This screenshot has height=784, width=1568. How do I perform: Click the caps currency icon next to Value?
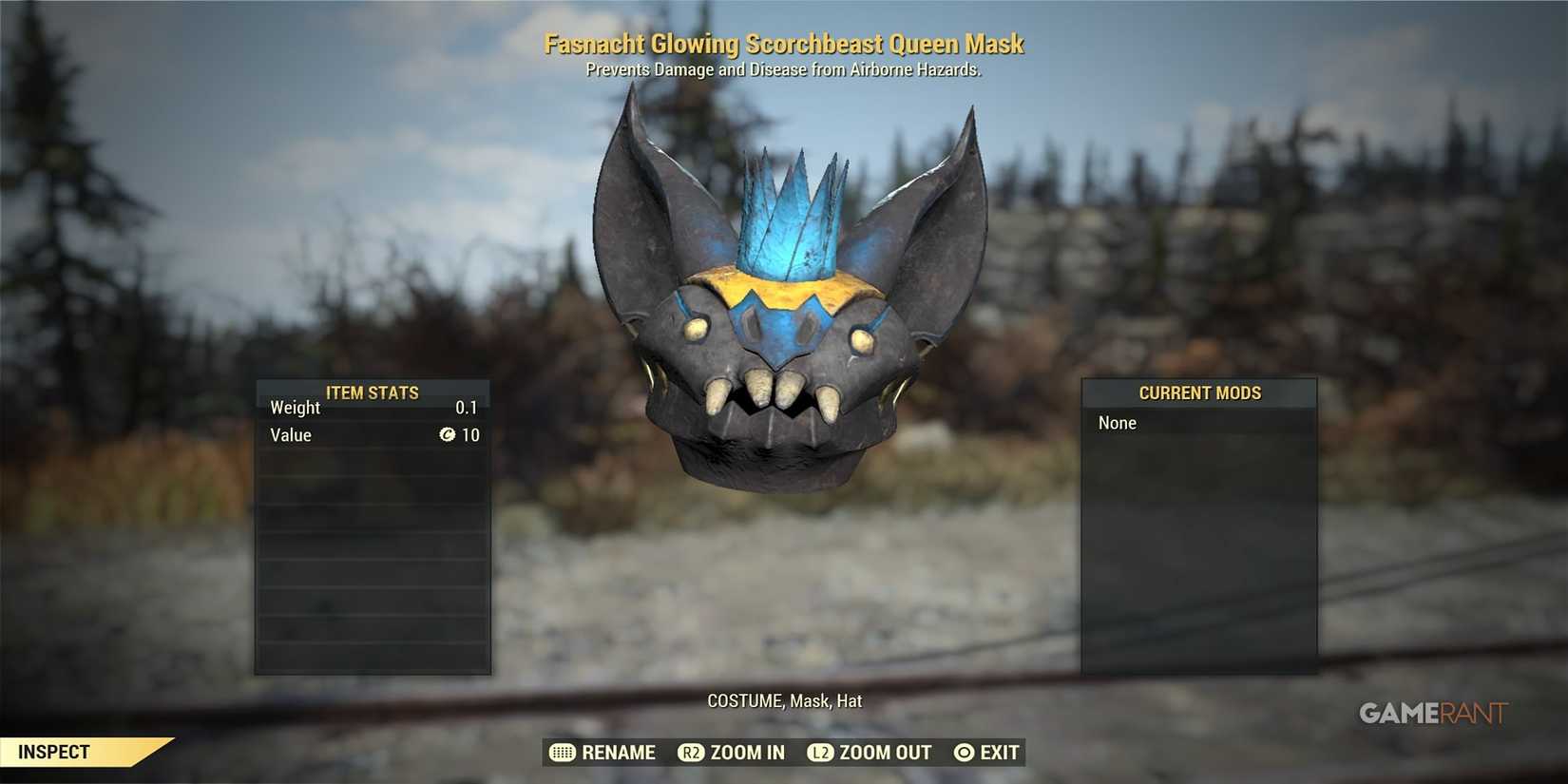click(448, 435)
